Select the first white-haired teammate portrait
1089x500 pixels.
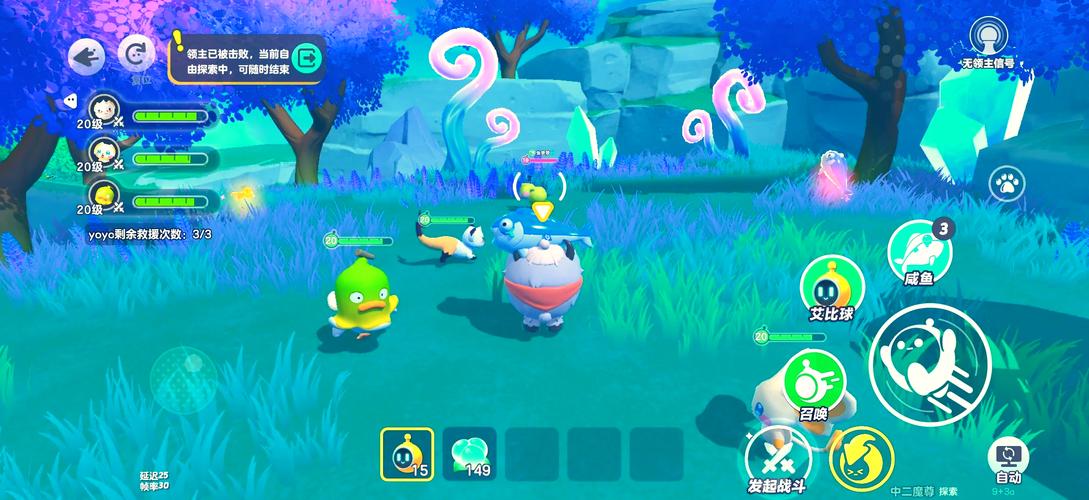tap(103, 109)
